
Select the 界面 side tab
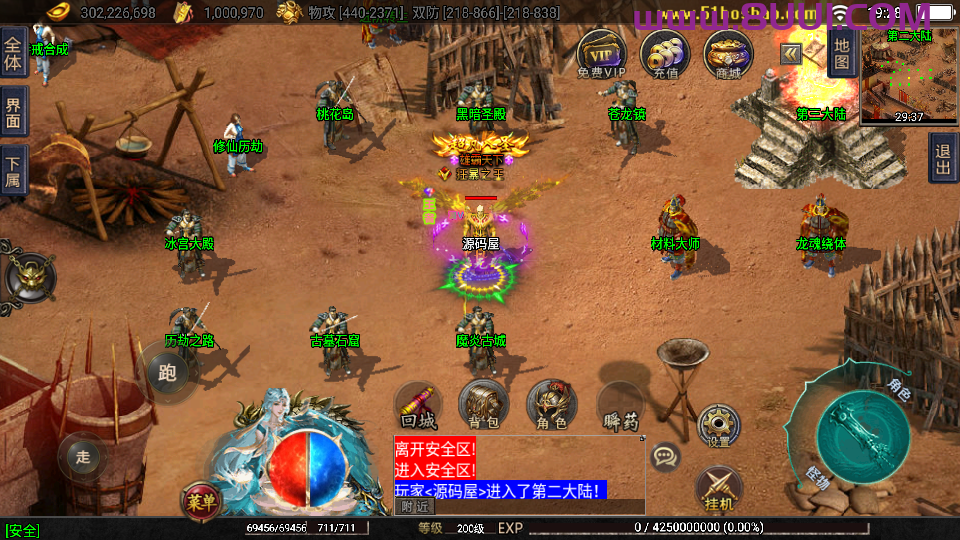point(13,112)
